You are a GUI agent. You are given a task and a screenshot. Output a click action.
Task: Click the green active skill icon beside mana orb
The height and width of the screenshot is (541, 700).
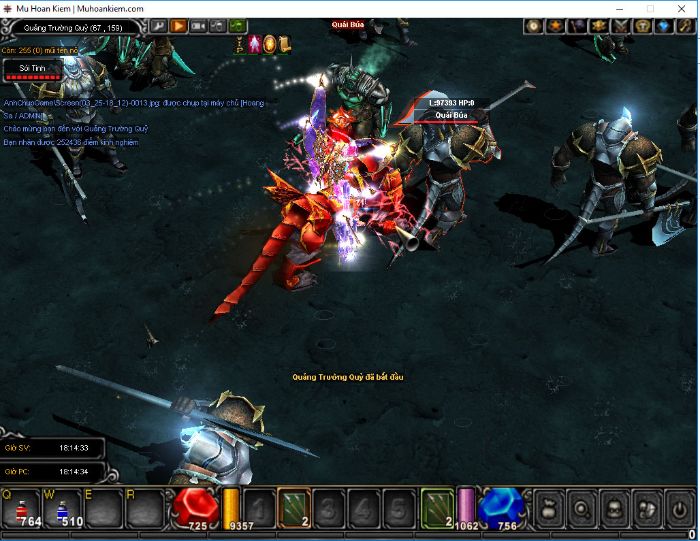point(436,507)
